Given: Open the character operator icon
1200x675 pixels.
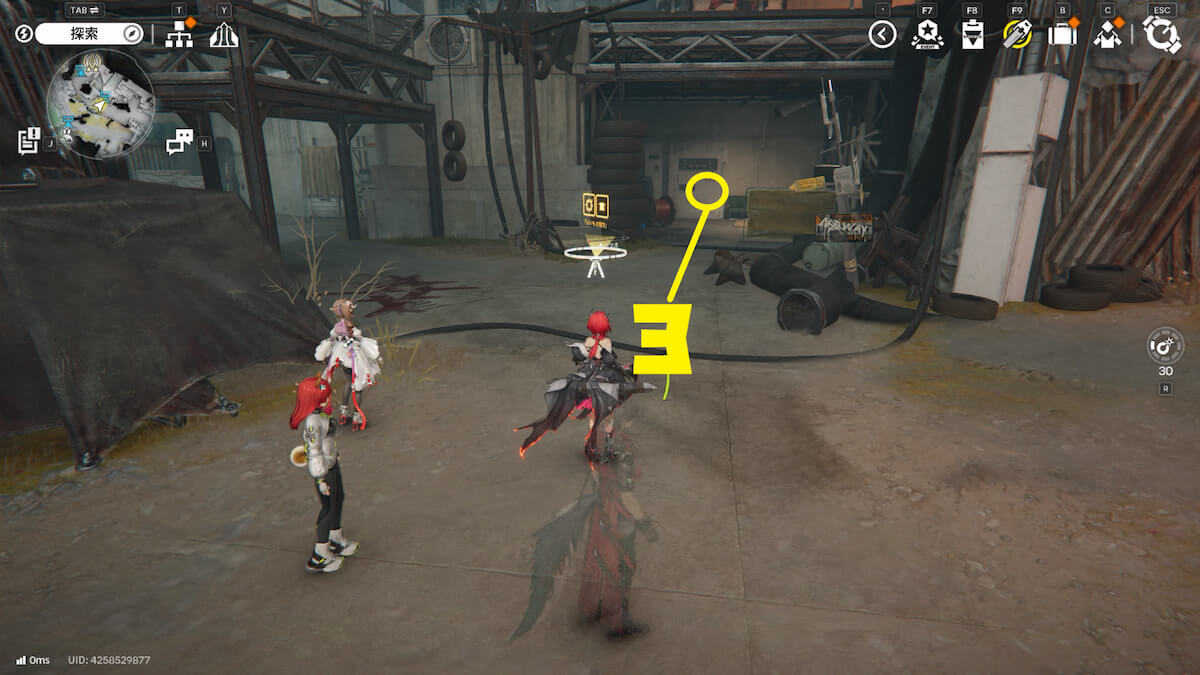Looking at the screenshot, I should click(x=1107, y=35).
